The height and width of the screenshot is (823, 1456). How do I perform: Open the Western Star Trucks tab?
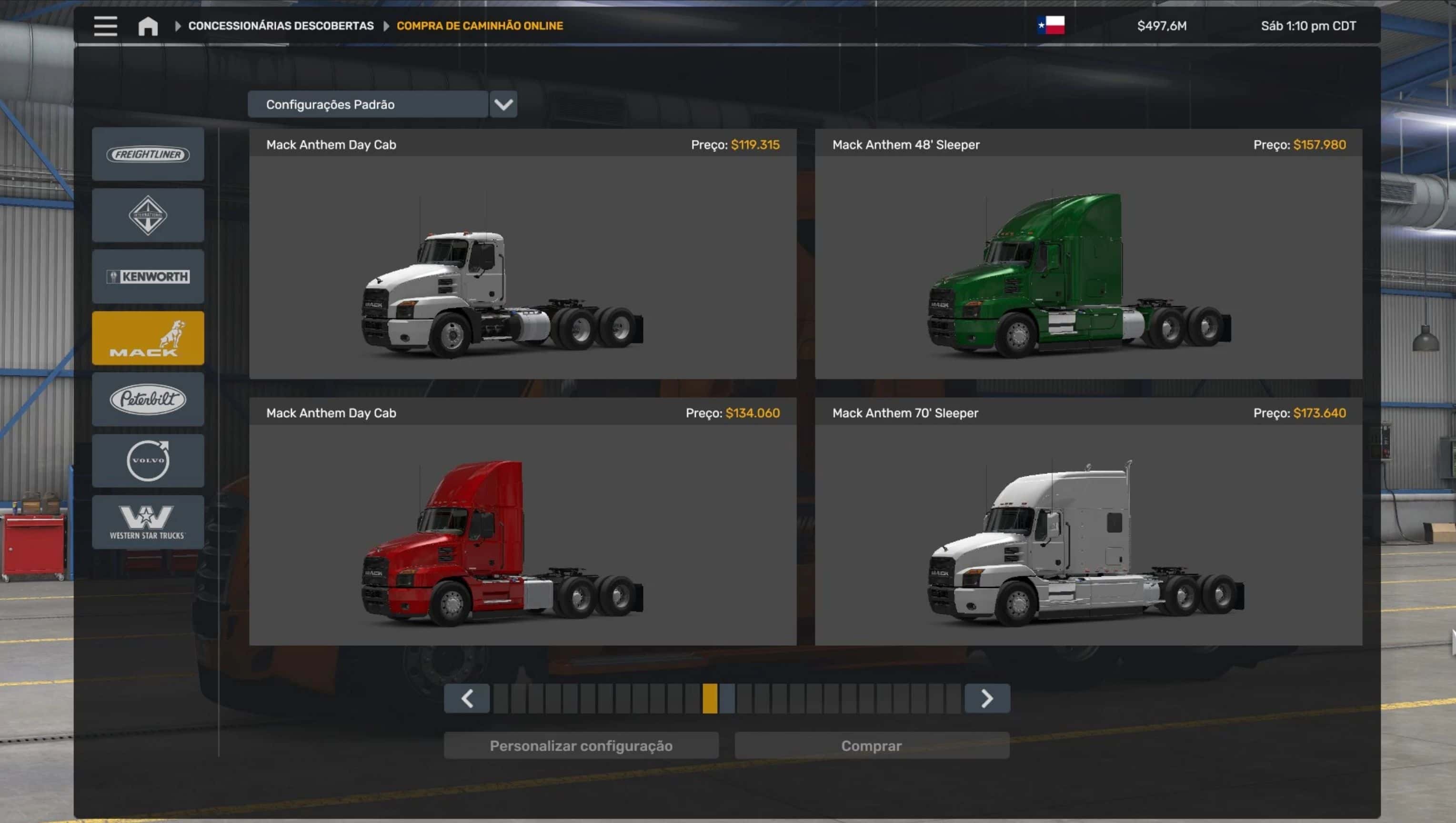(x=148, y=522)
